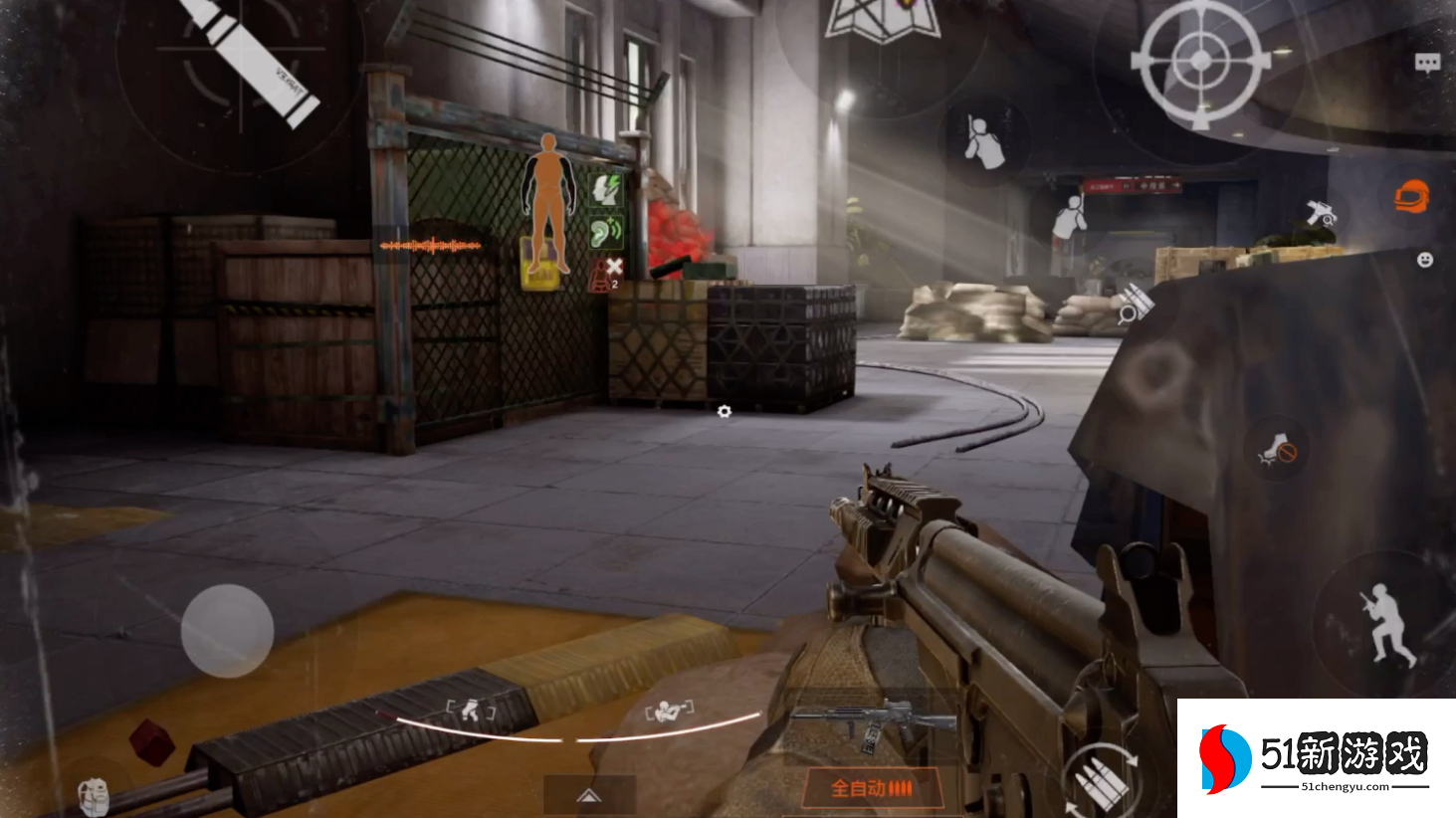
Task: Open the smiley emote icon
Action: click(x=1425, y=260)
